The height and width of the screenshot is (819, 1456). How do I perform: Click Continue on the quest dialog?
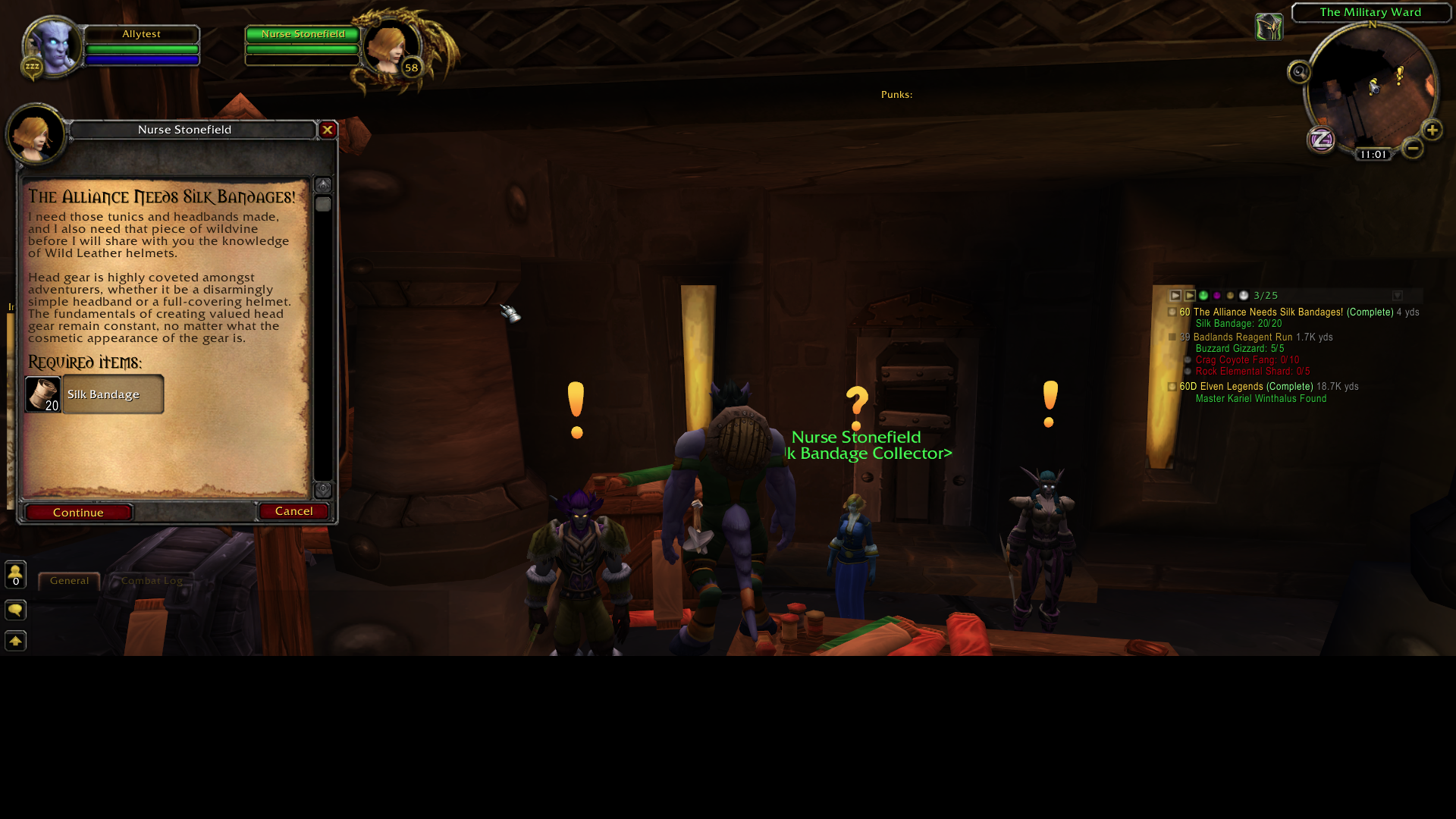pos(78,512)
